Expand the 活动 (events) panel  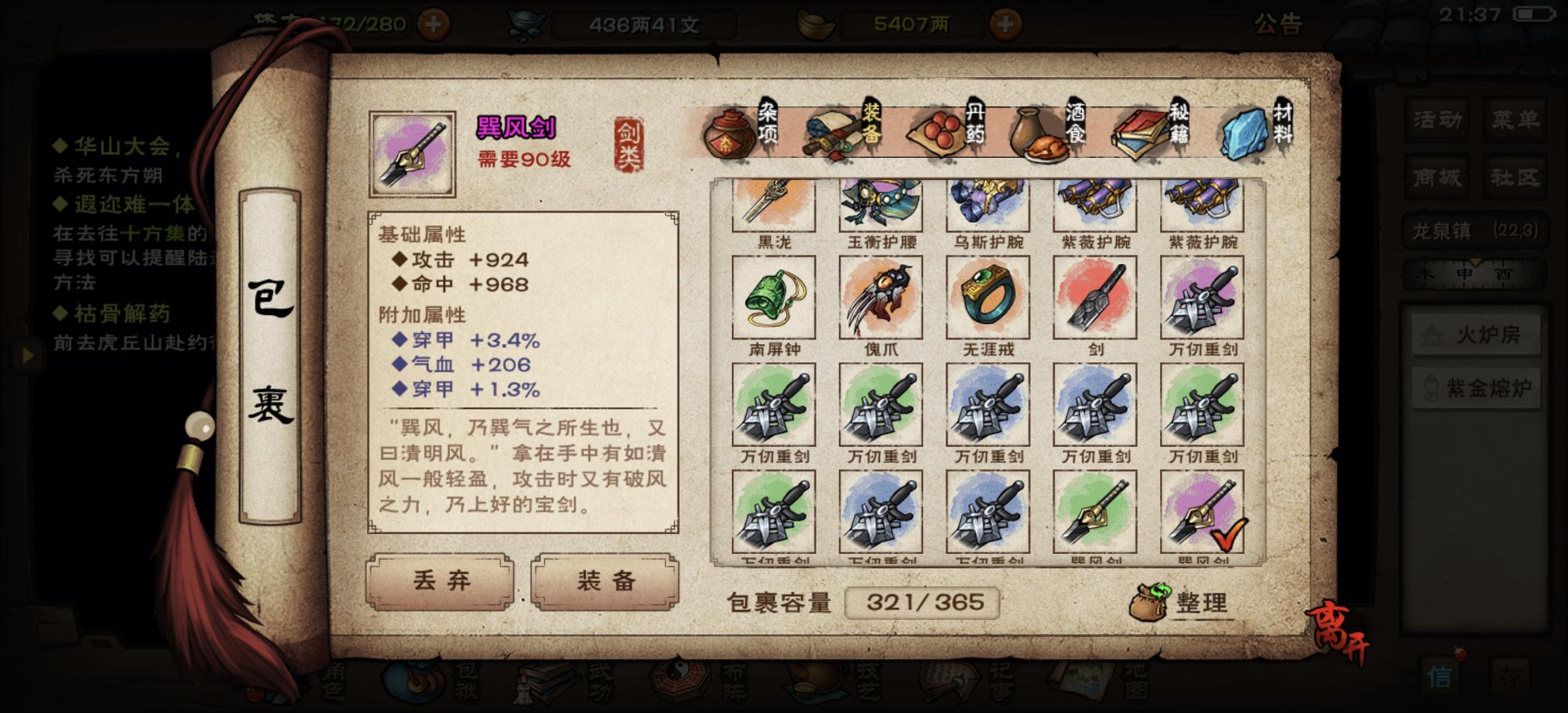(x=1435, y=120)
